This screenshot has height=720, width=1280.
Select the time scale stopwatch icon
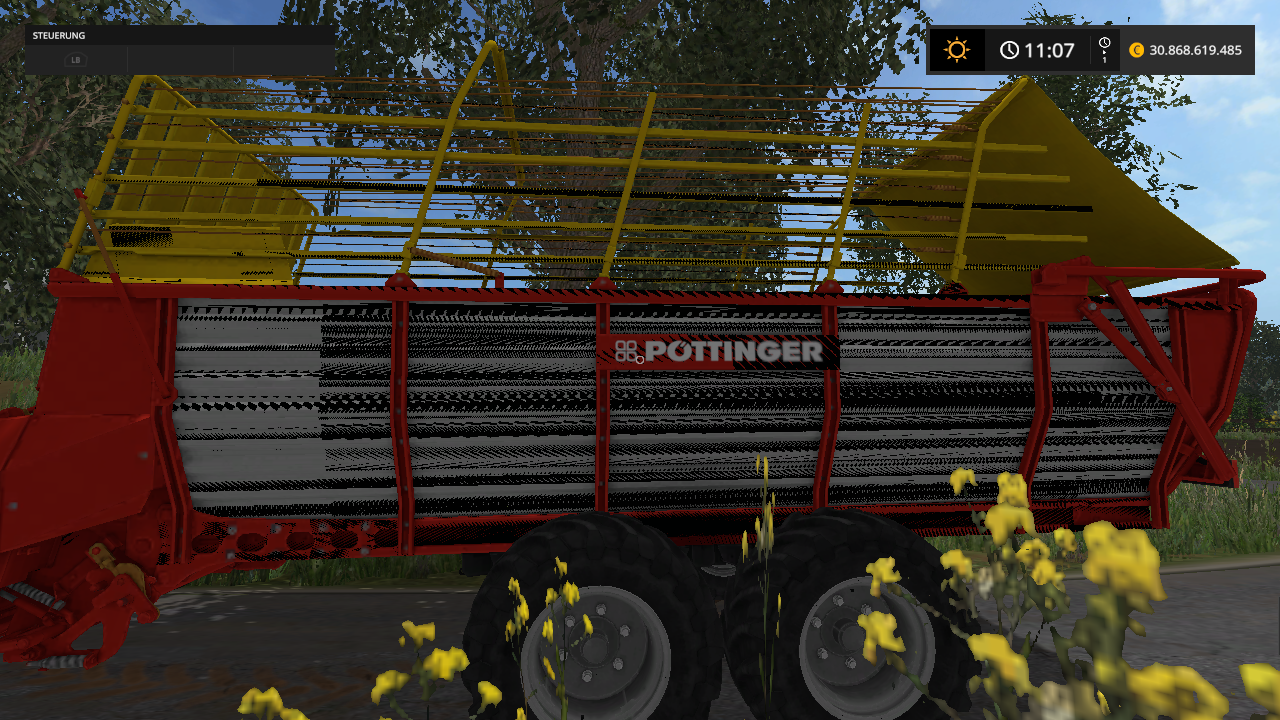[x=1104, y=45]
